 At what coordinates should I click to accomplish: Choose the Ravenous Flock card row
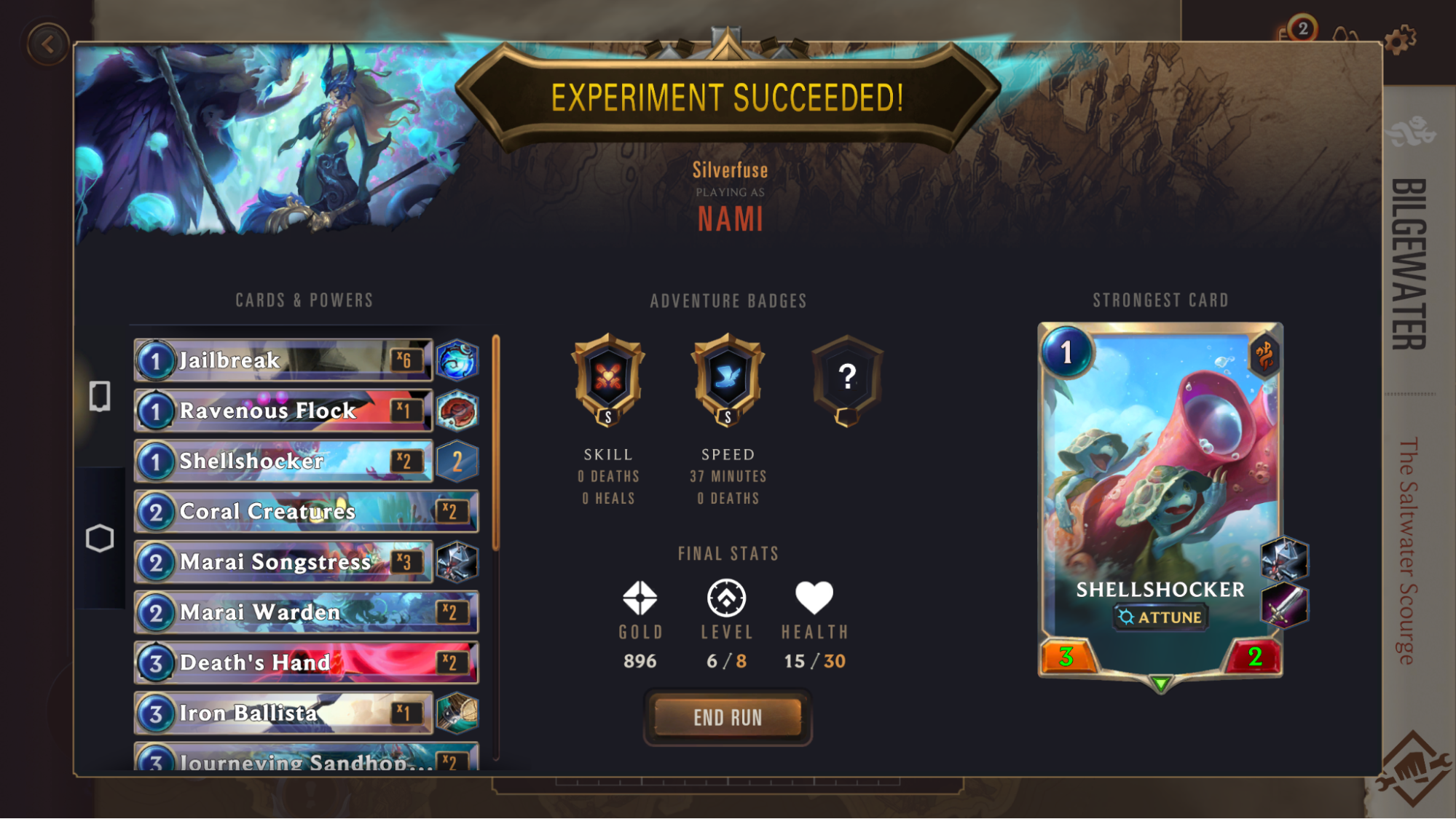(283, 411)
